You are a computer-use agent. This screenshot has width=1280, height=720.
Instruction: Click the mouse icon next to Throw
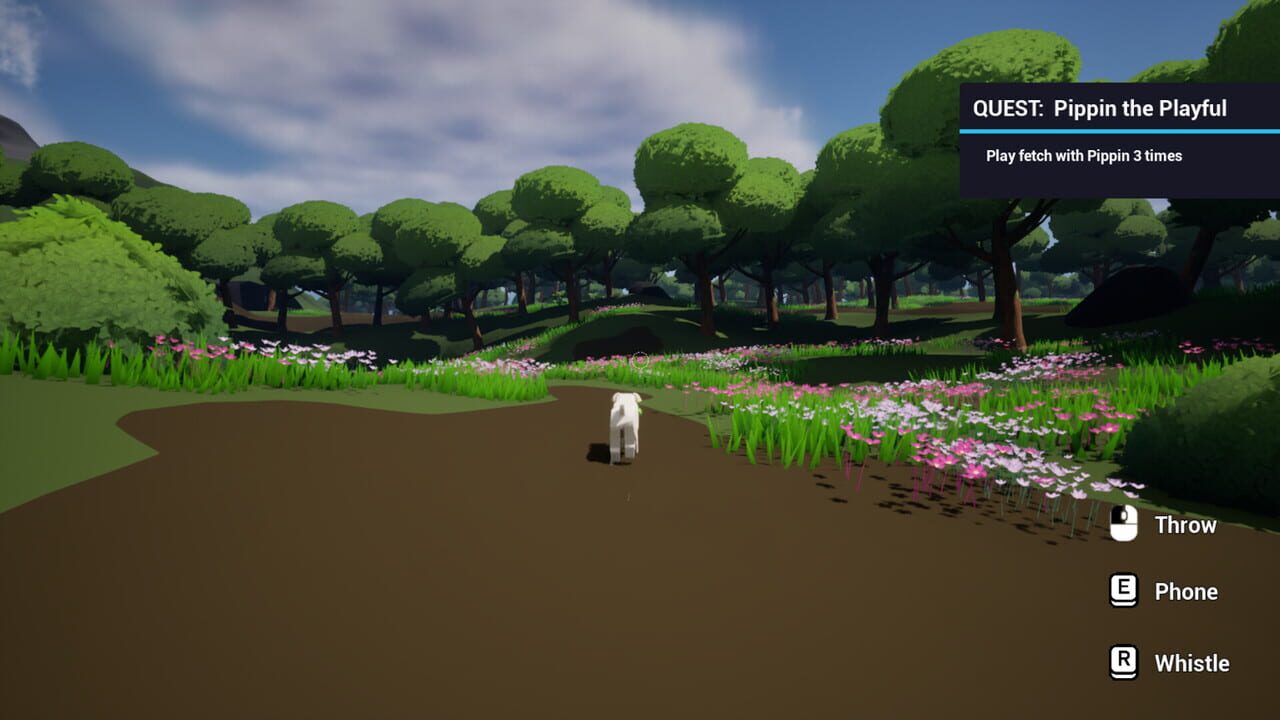pyautogui.click(x=1122, y=524)
